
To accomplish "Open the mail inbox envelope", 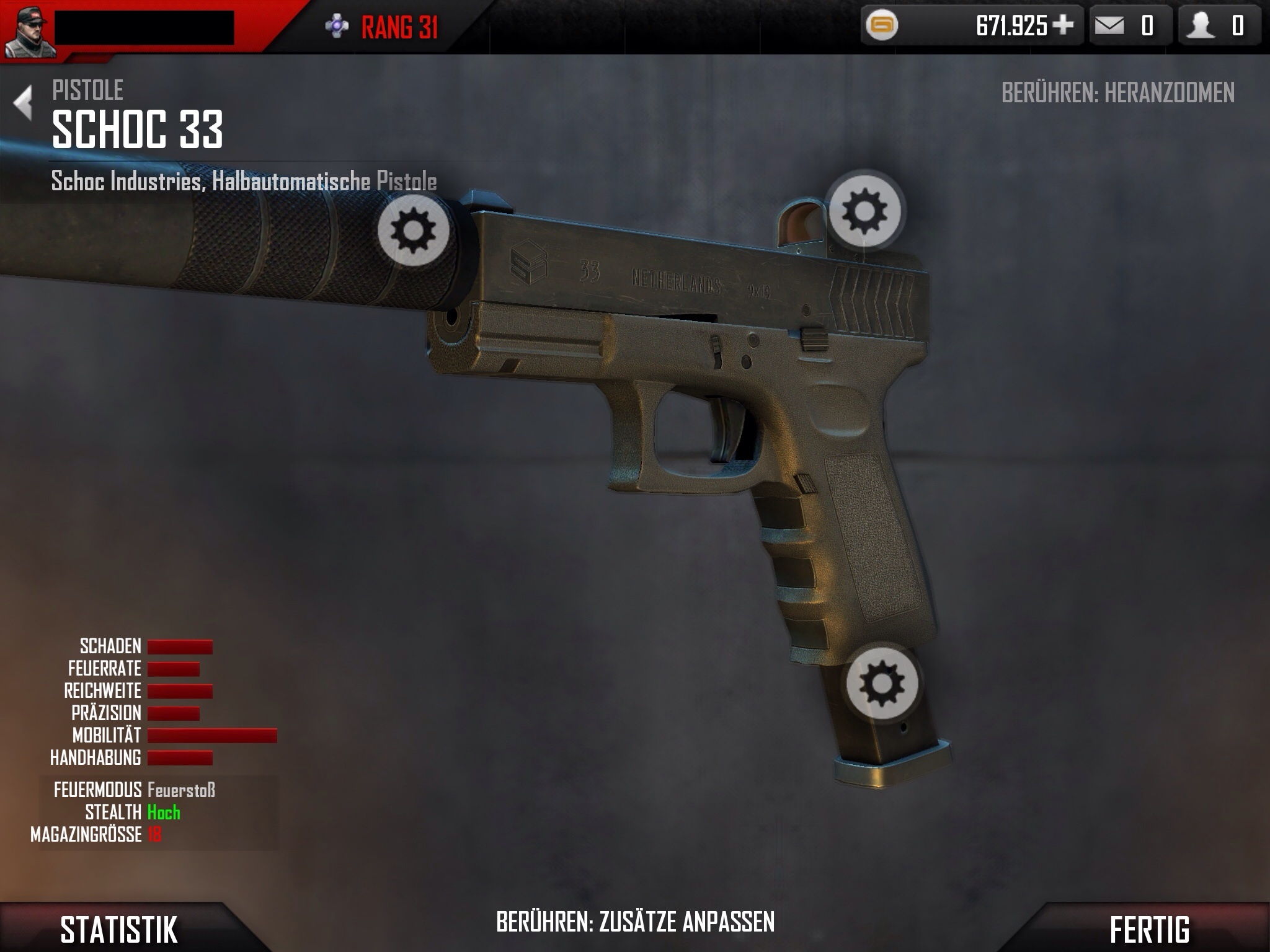I will click(1109, 26).
